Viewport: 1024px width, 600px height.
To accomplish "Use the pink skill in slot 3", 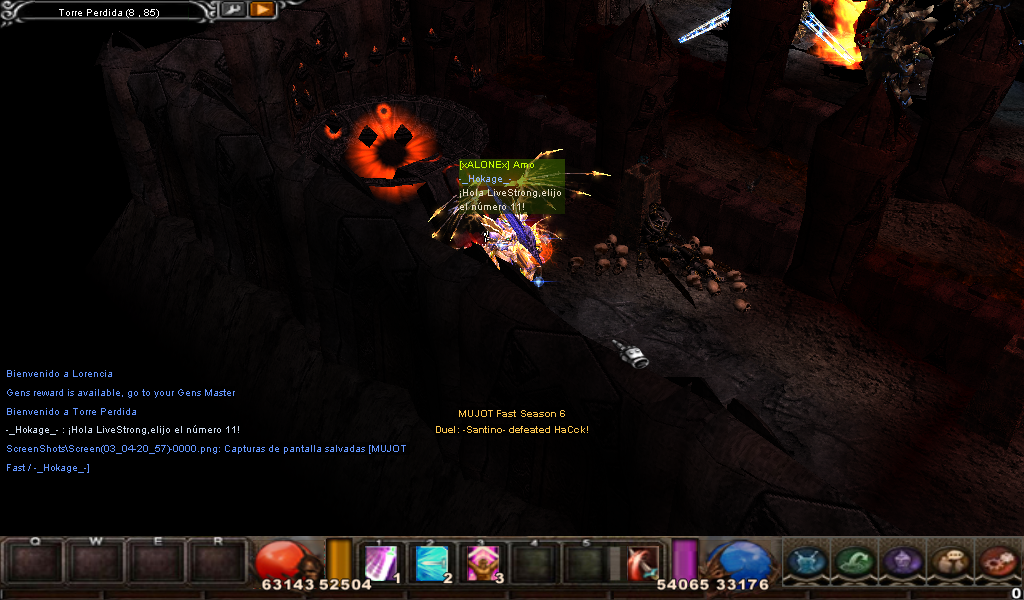I will [483, 562].
